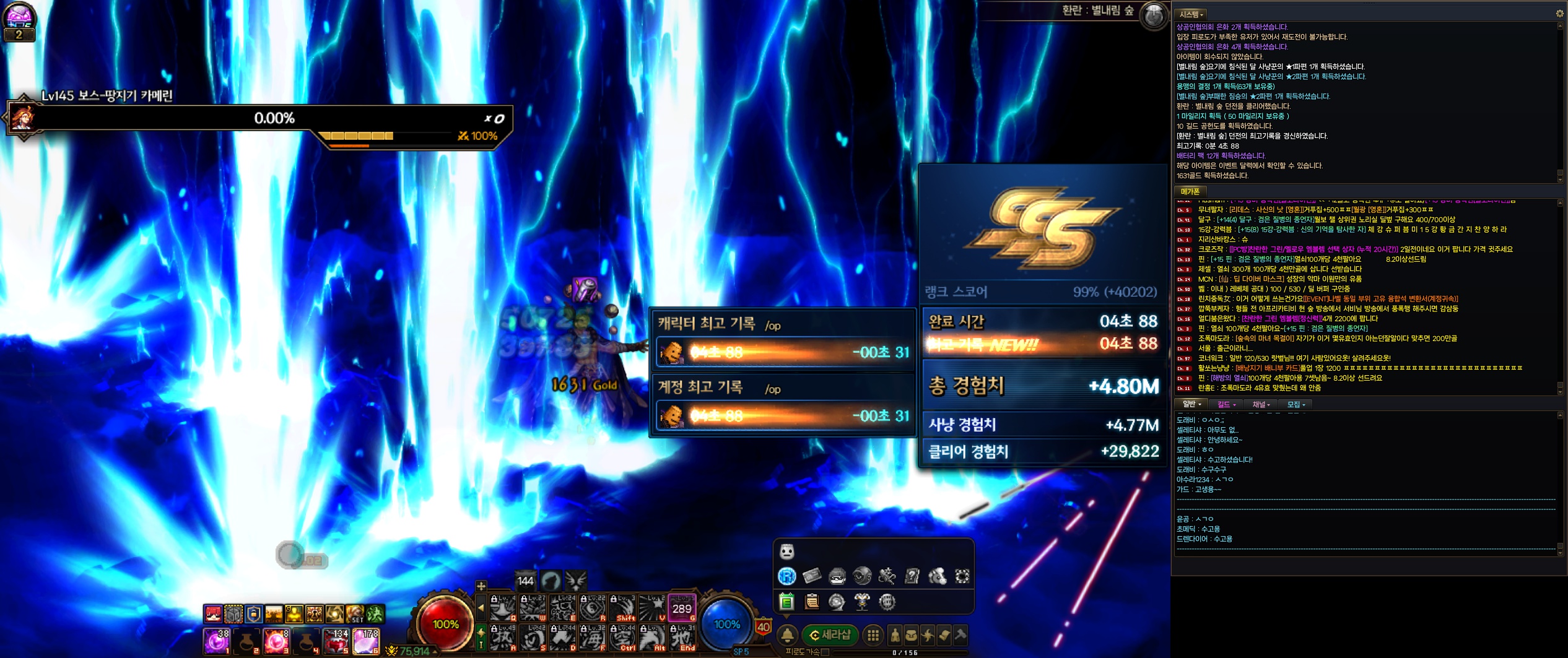The width and height of the screenshot is (1568, 658).
Task: Use the pink crystal consumable with 178 count
Action: pos(366,641)
